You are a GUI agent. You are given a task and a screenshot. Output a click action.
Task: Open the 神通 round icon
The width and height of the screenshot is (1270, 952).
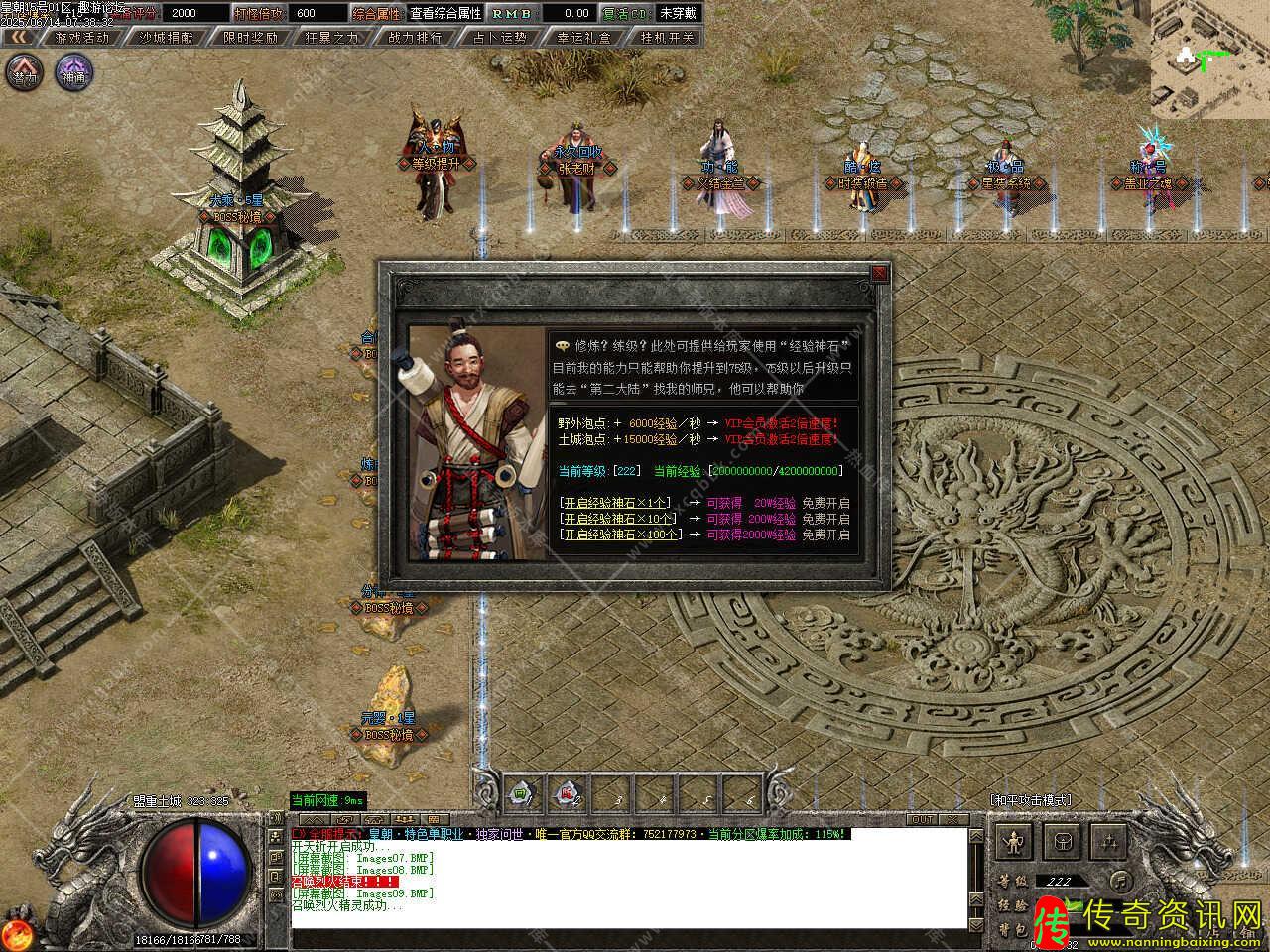point(73,72)
